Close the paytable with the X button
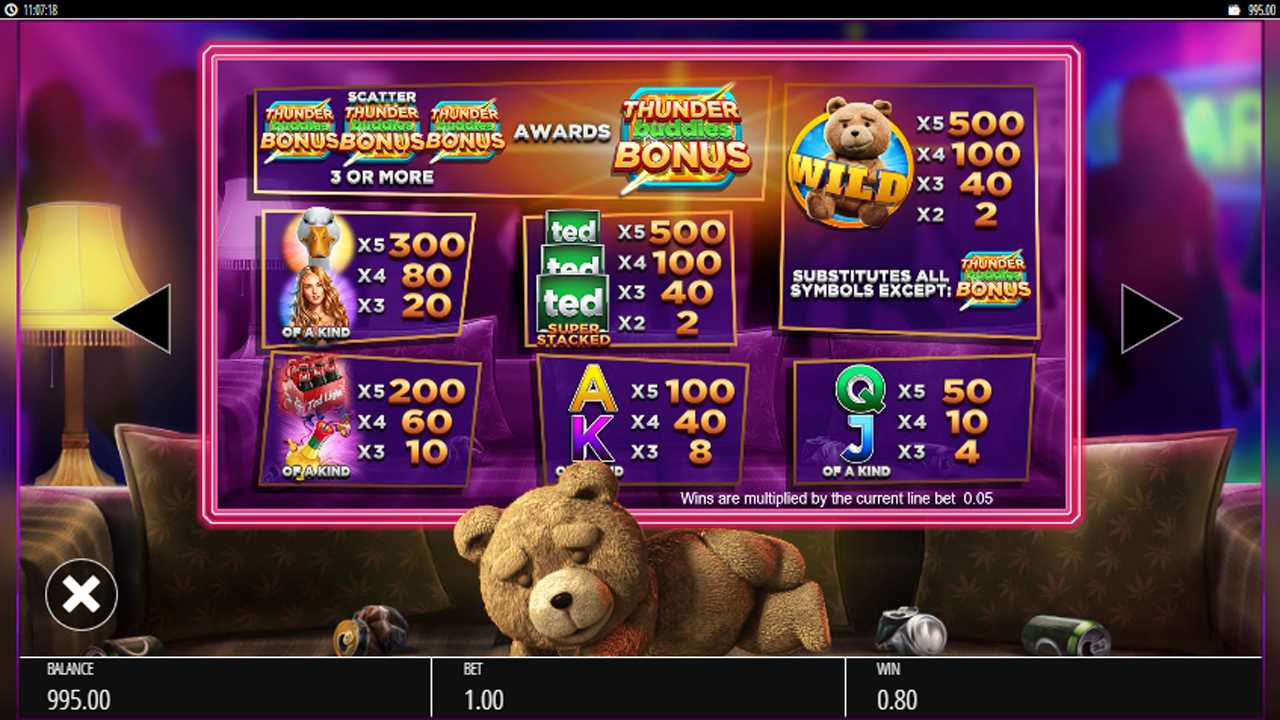Viewport: 1280px width, 720px height. point(80,594)
